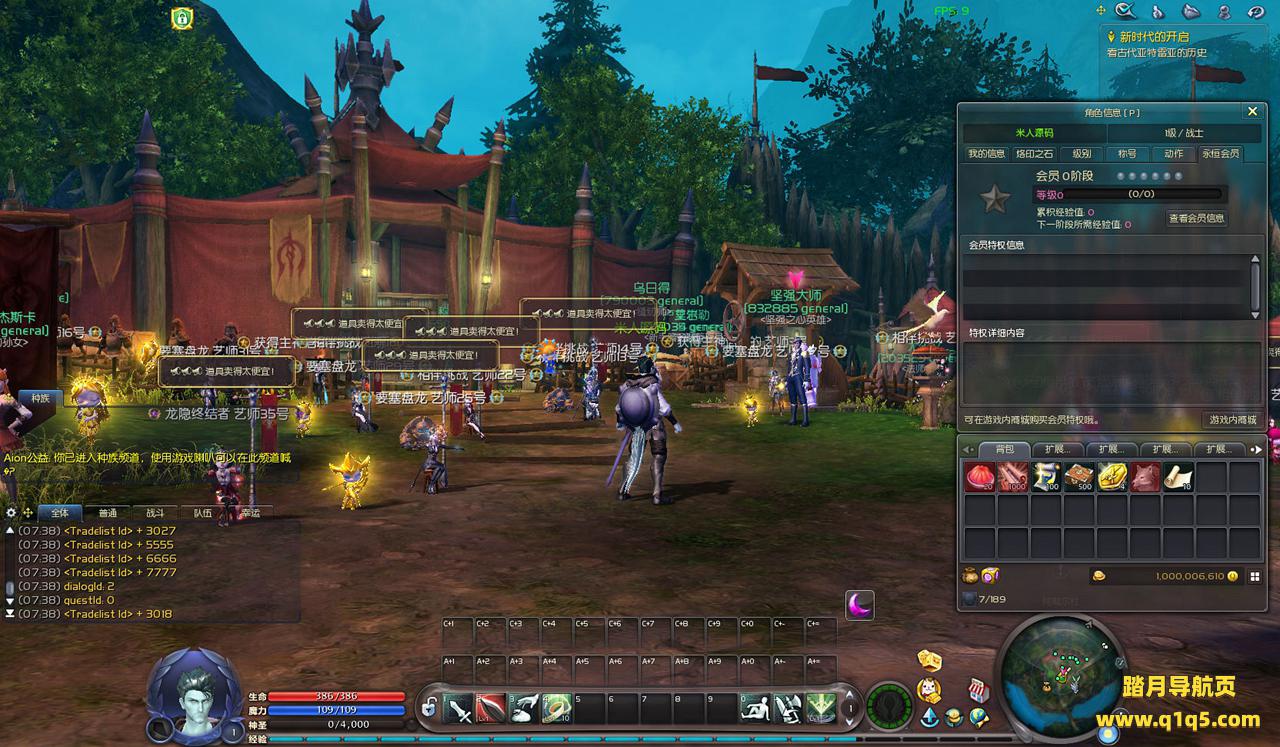Switch to the 动作 actions tab
The height and width of the screenshot is (747, 1280).
click(x=1173, y=154)
